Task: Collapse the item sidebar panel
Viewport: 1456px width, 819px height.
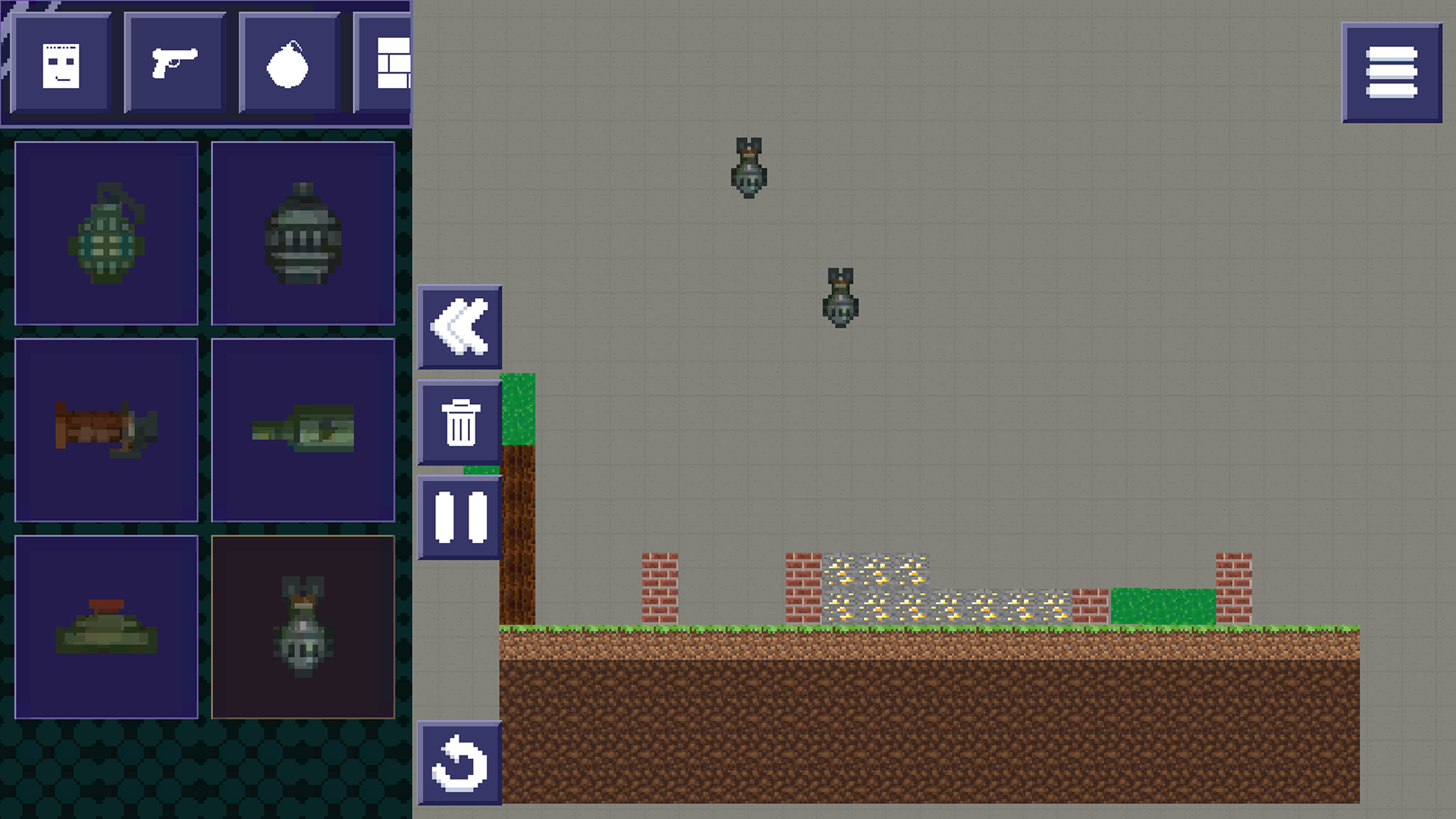Action: [x=459, y=328]
